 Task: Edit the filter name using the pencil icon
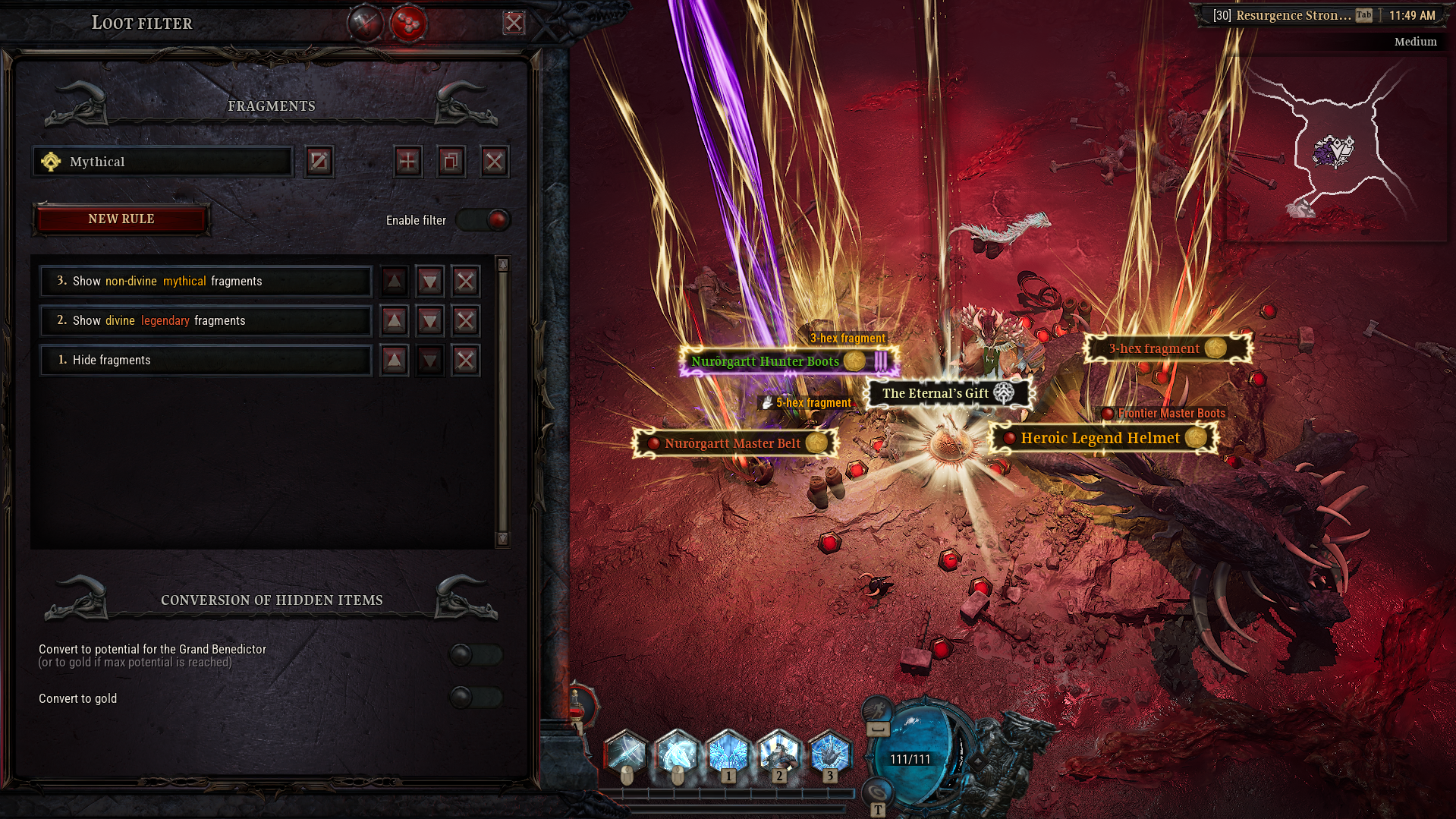tap(319, 161)
